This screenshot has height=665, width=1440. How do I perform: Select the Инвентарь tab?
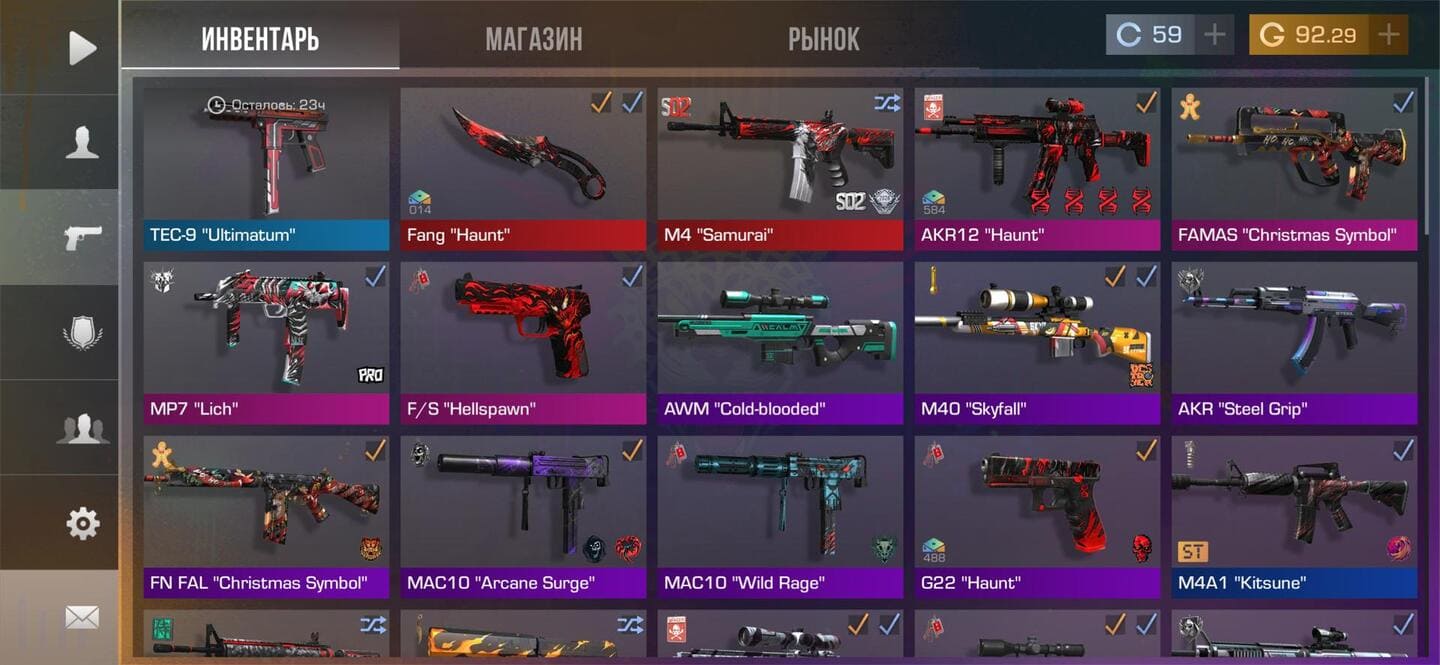[260, 39]
